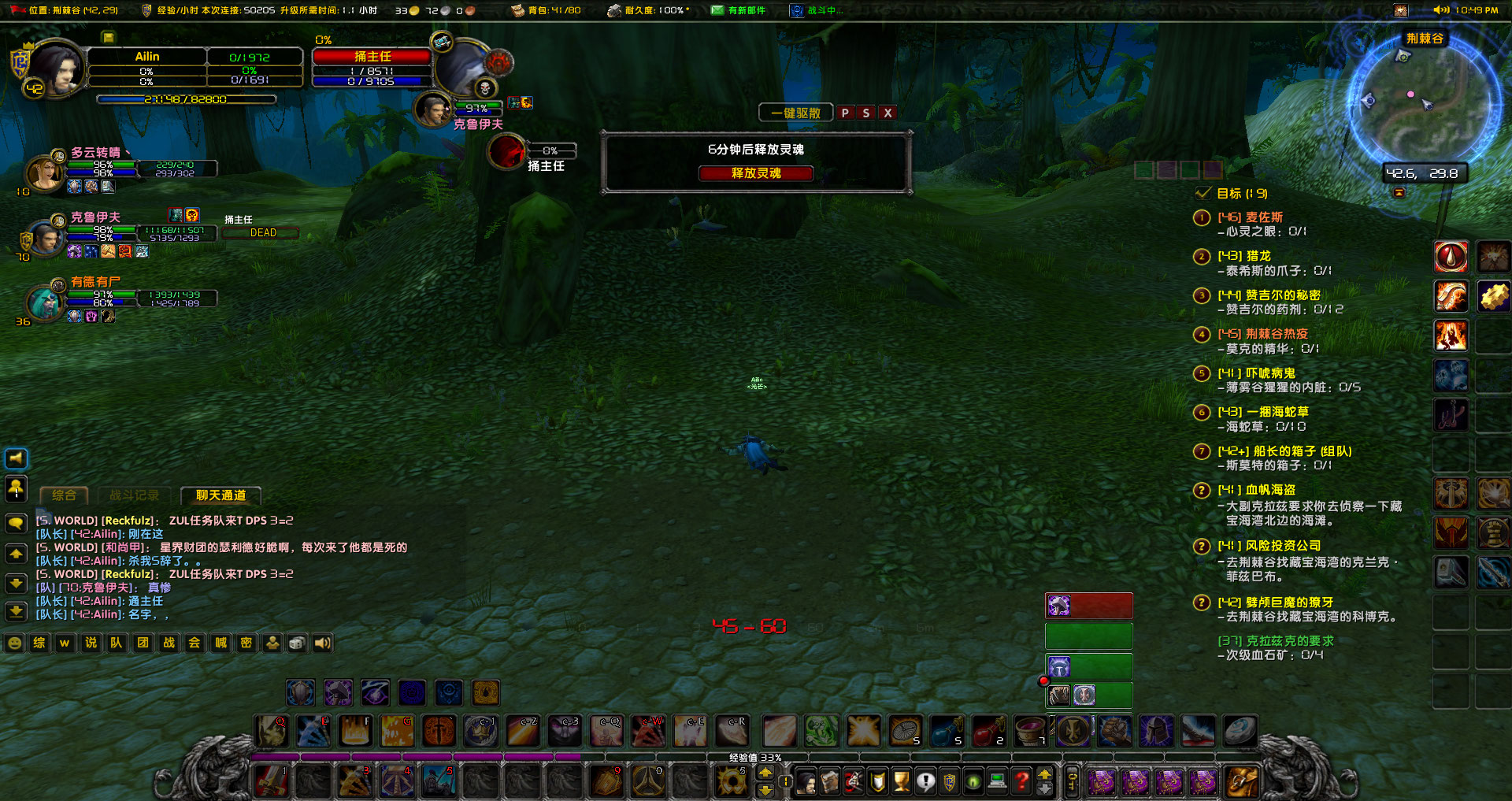Click the 有新邮件 mail envelope icon
1512x801 pixels.
point(719,10)
